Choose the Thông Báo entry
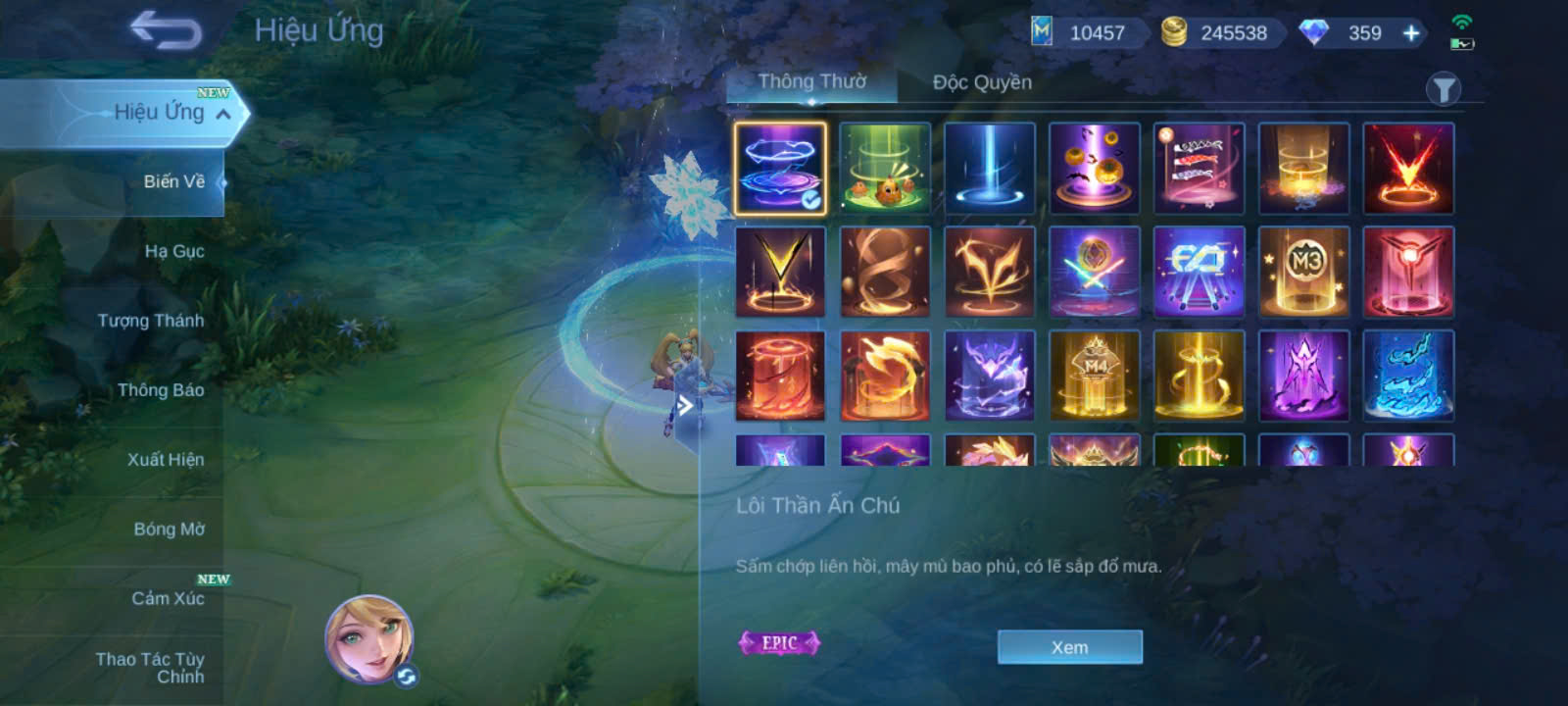Image resolution: width=1568 pixels, height=706 pixels. point(161,390)
